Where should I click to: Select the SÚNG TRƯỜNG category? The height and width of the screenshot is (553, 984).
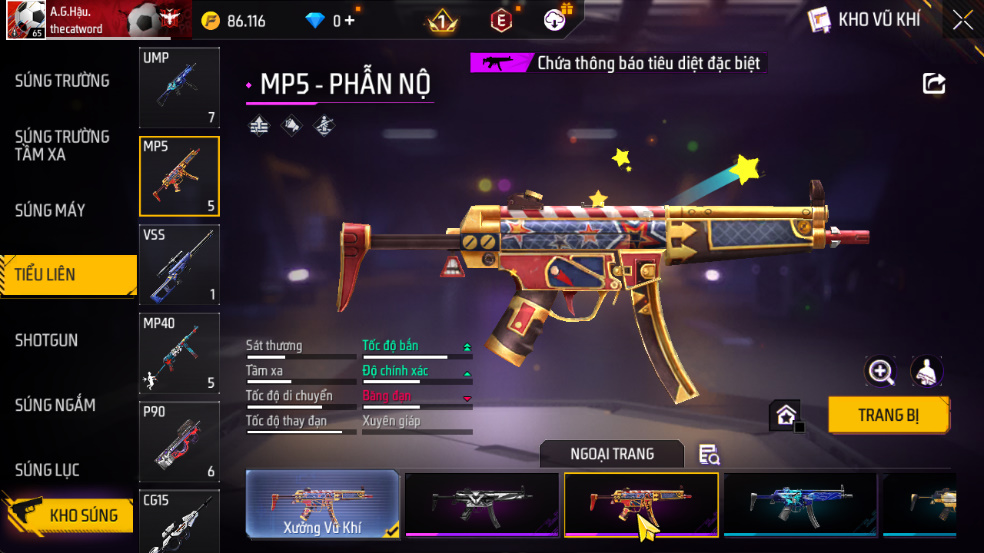62,80
